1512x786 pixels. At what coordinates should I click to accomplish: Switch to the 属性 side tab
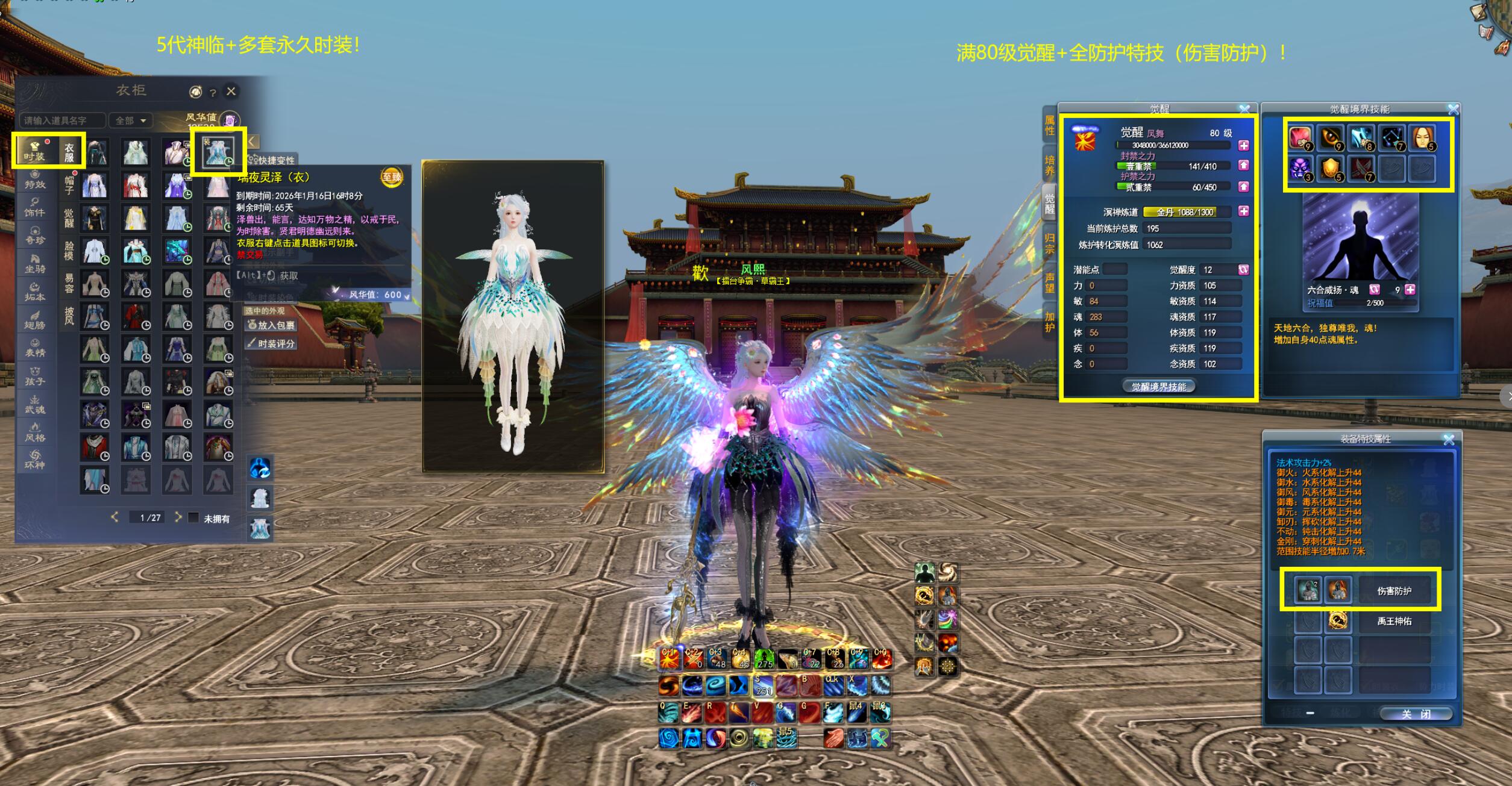pos(1050,125)
